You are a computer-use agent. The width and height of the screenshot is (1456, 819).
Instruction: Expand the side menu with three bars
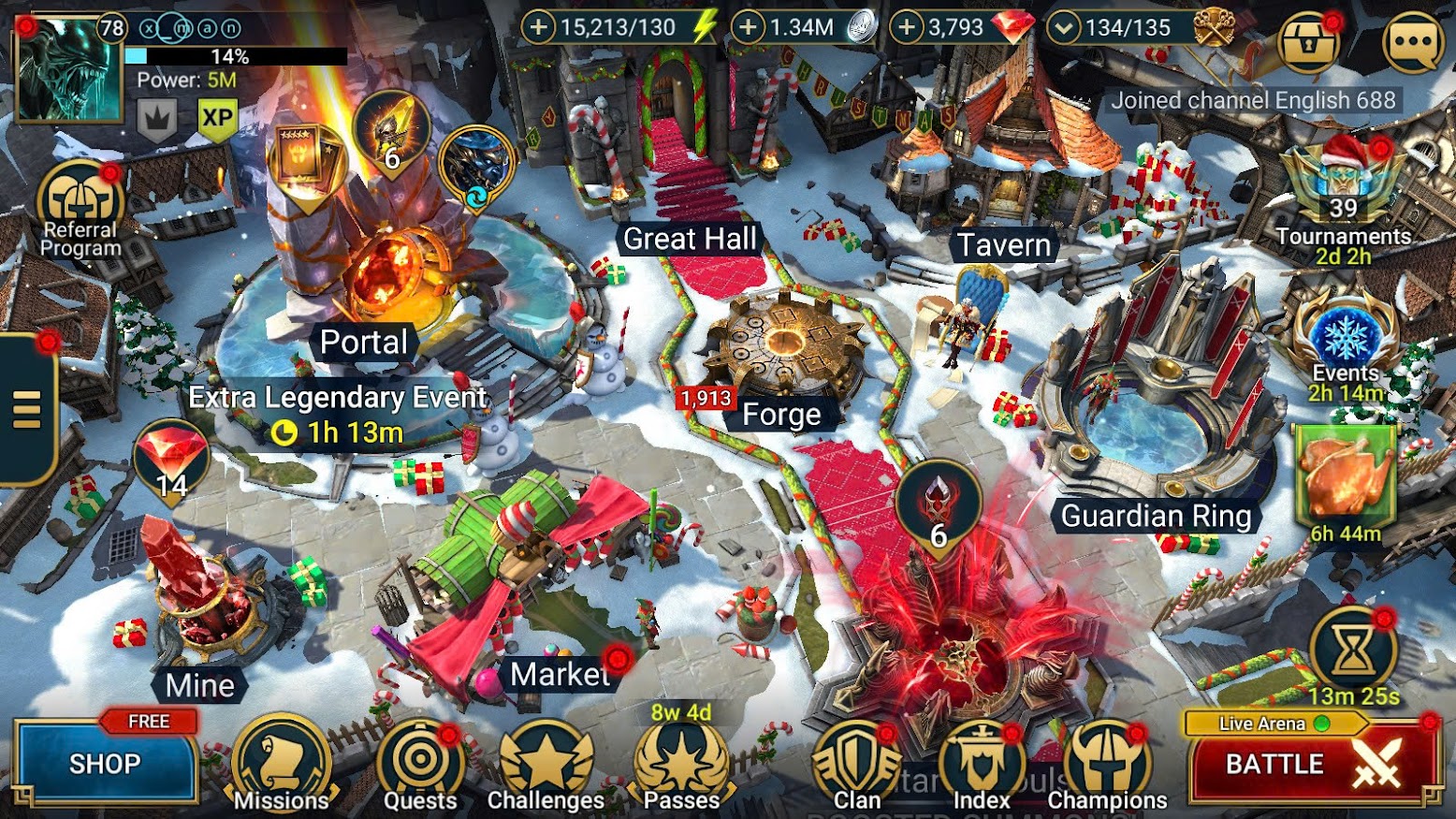coord(27,409)
